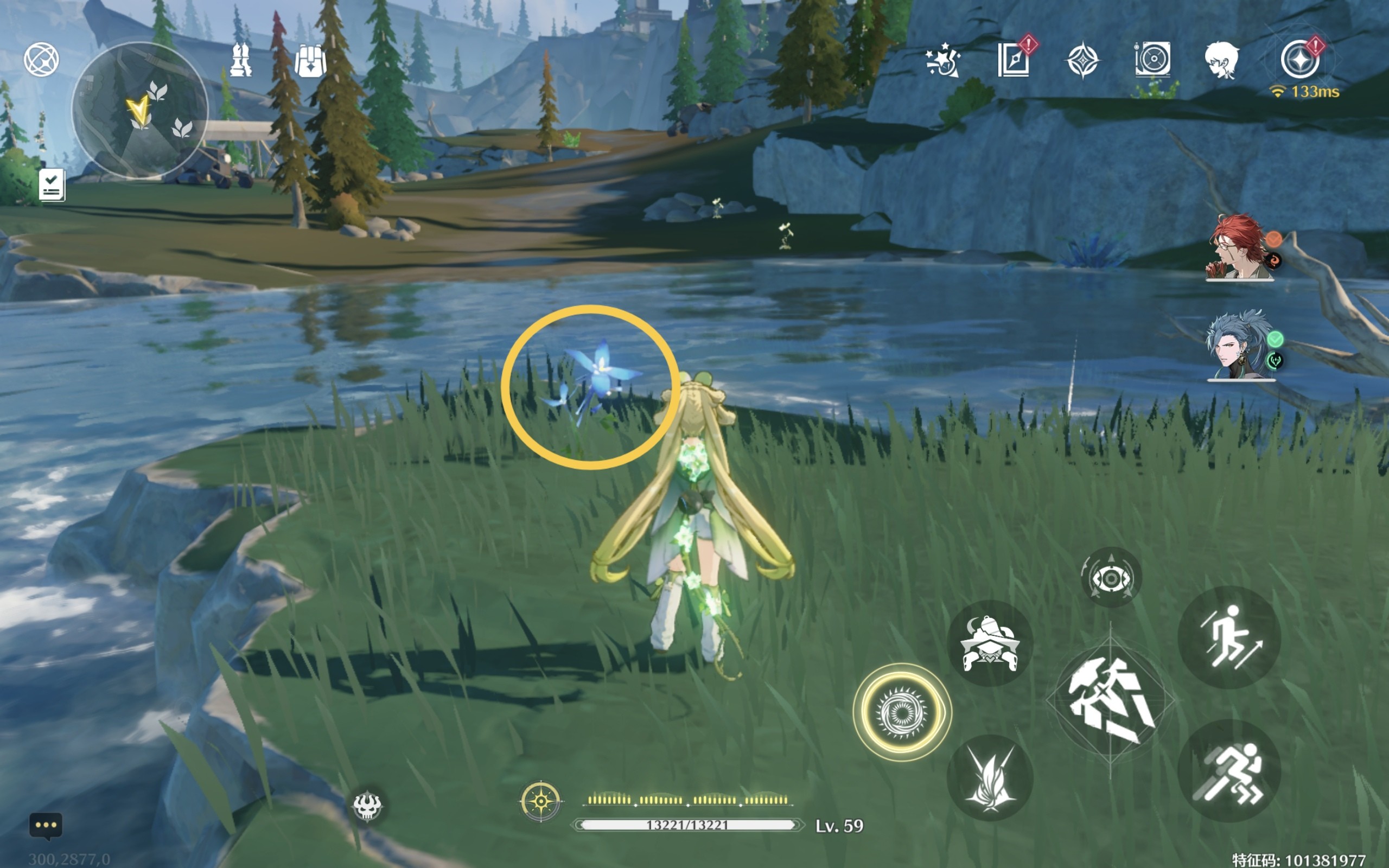Trigger the glowing yellow ultimate skill
The width and height of the screenshot is (1389, 868).
tap(902, 713)
